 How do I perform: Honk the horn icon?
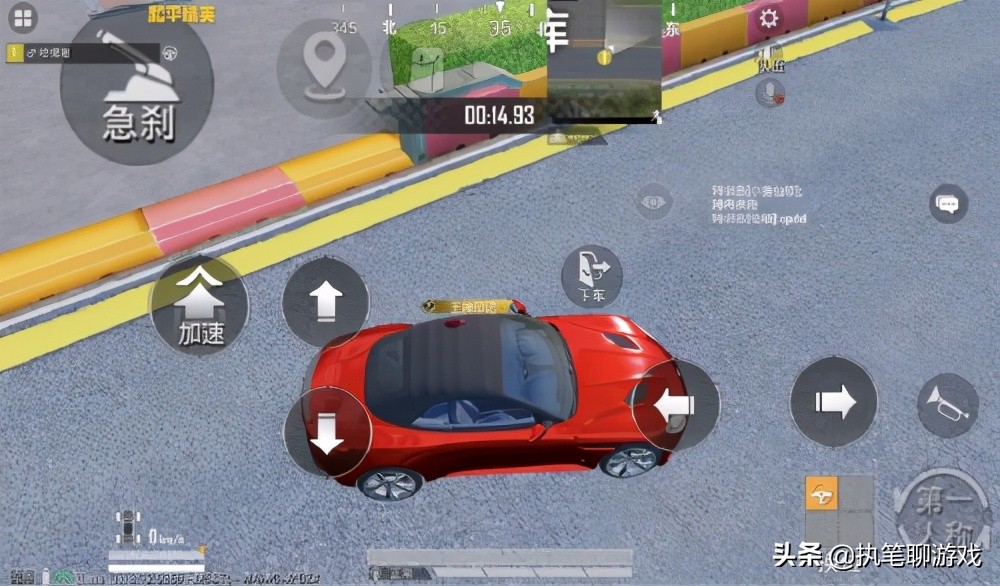coord(947,405)
